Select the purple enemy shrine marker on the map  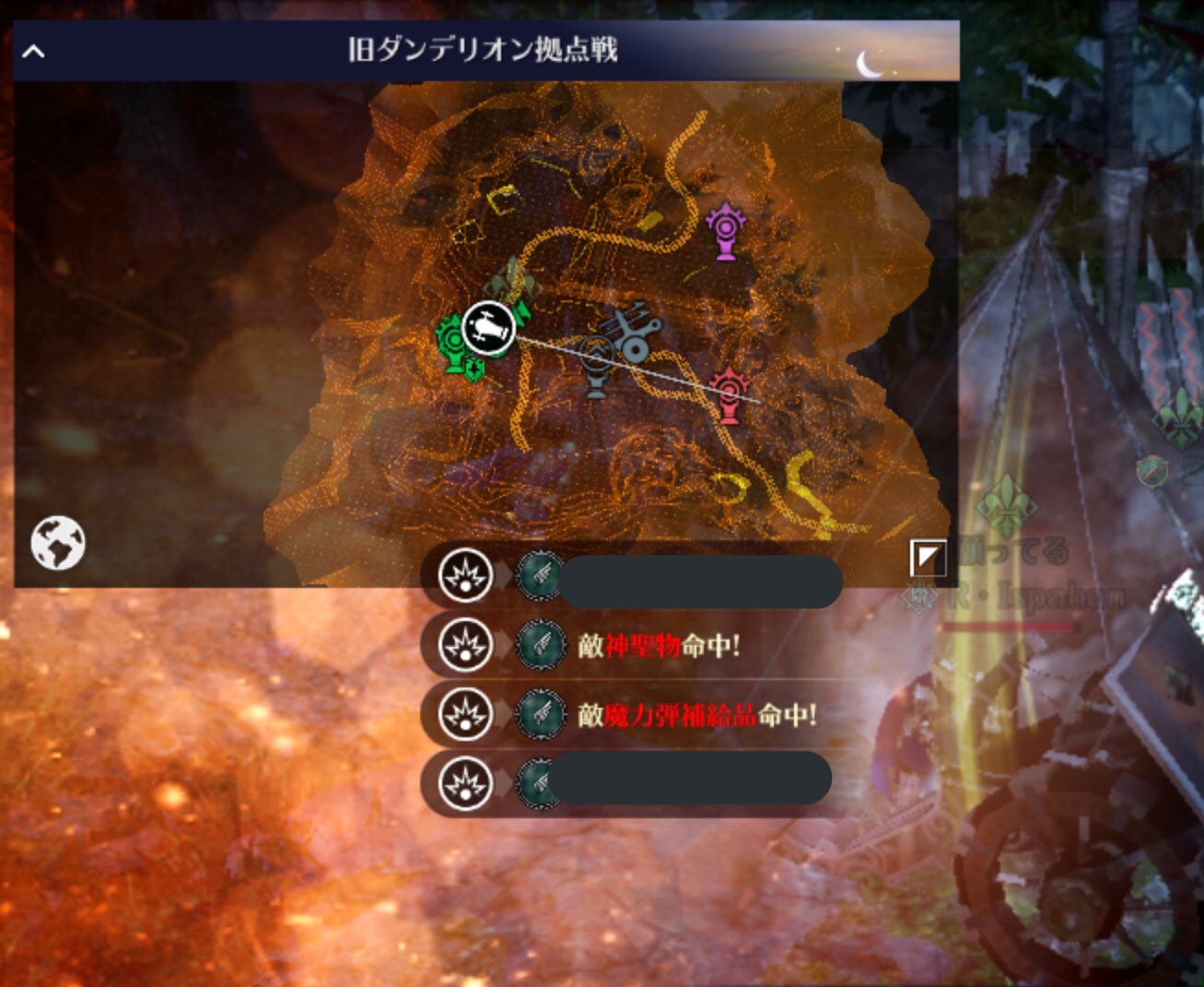(x=726, y=230)
